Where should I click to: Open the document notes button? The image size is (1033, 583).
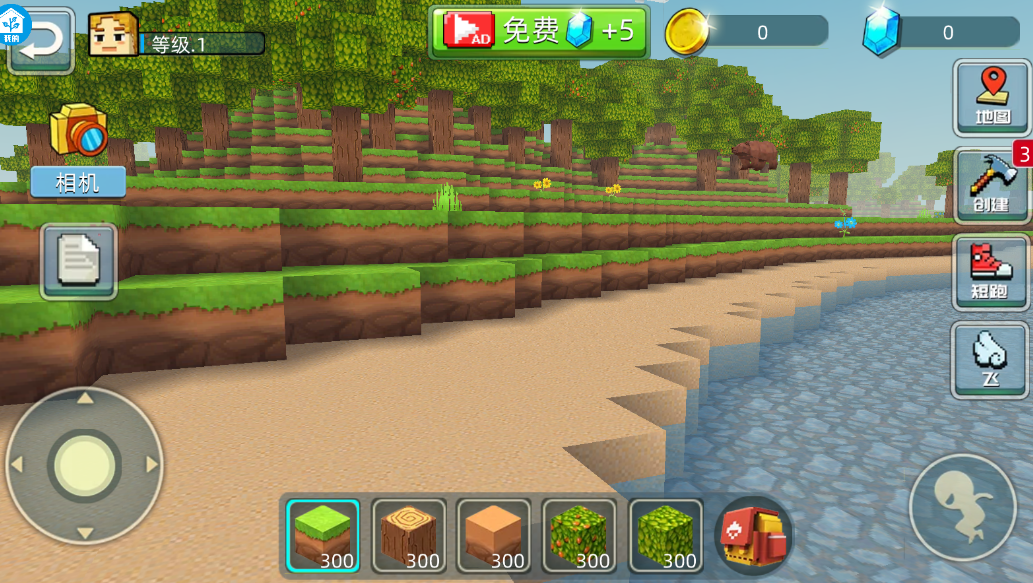click(79, 261)
